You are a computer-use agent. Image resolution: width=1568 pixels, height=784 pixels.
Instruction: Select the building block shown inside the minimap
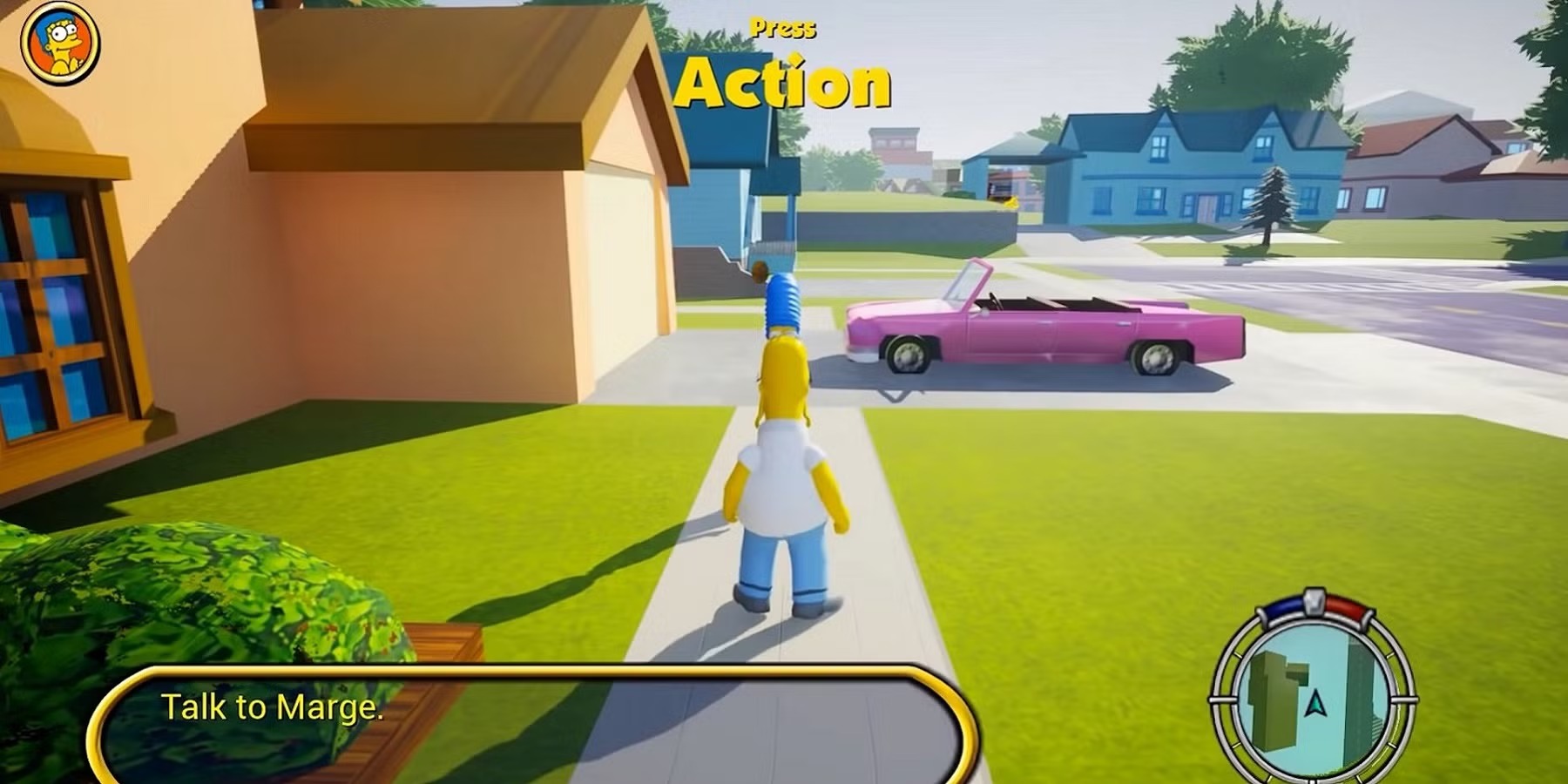click(x=1274, y=697)
